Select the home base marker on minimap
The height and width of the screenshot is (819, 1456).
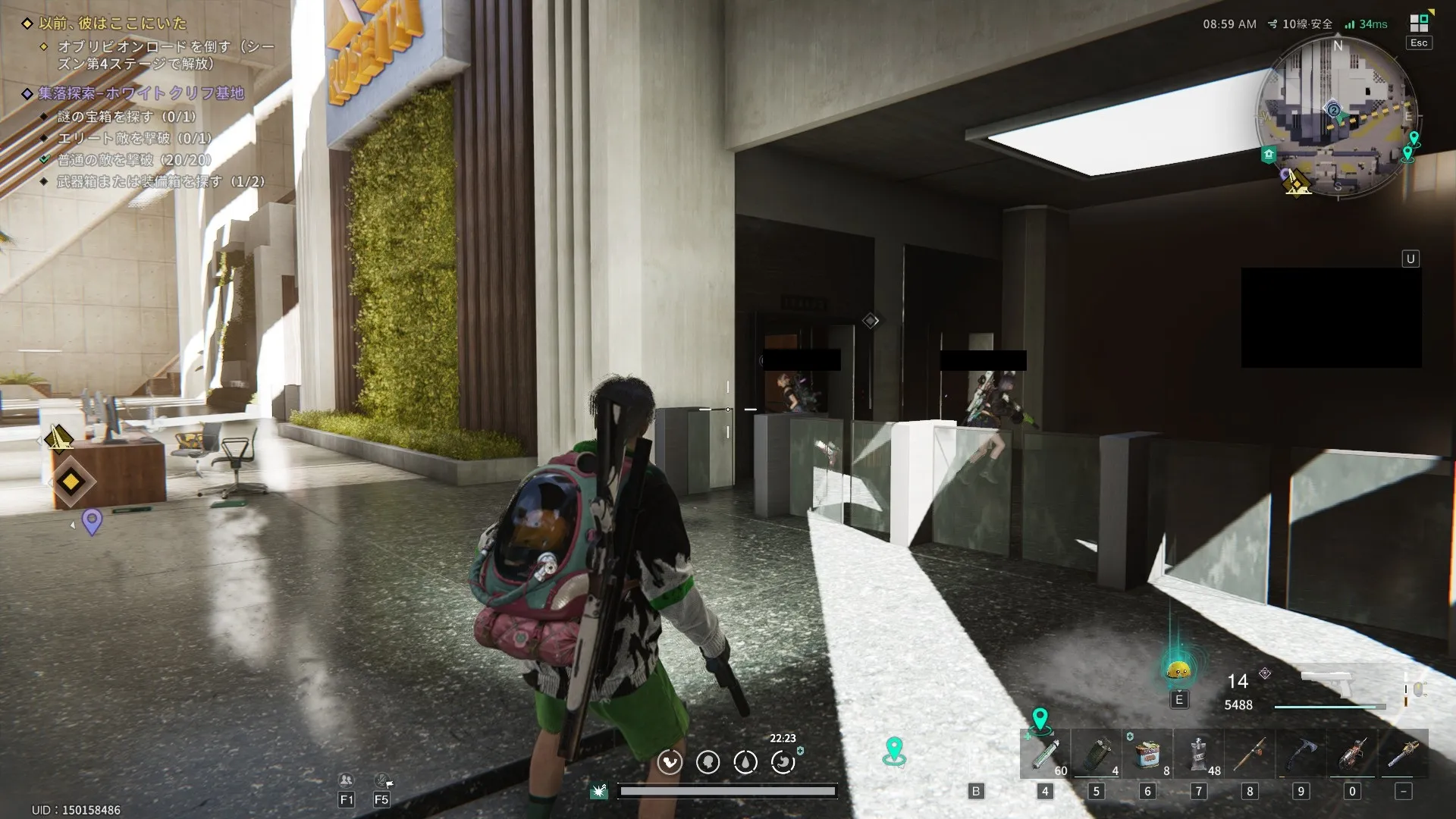click(x=1269, y=155)
